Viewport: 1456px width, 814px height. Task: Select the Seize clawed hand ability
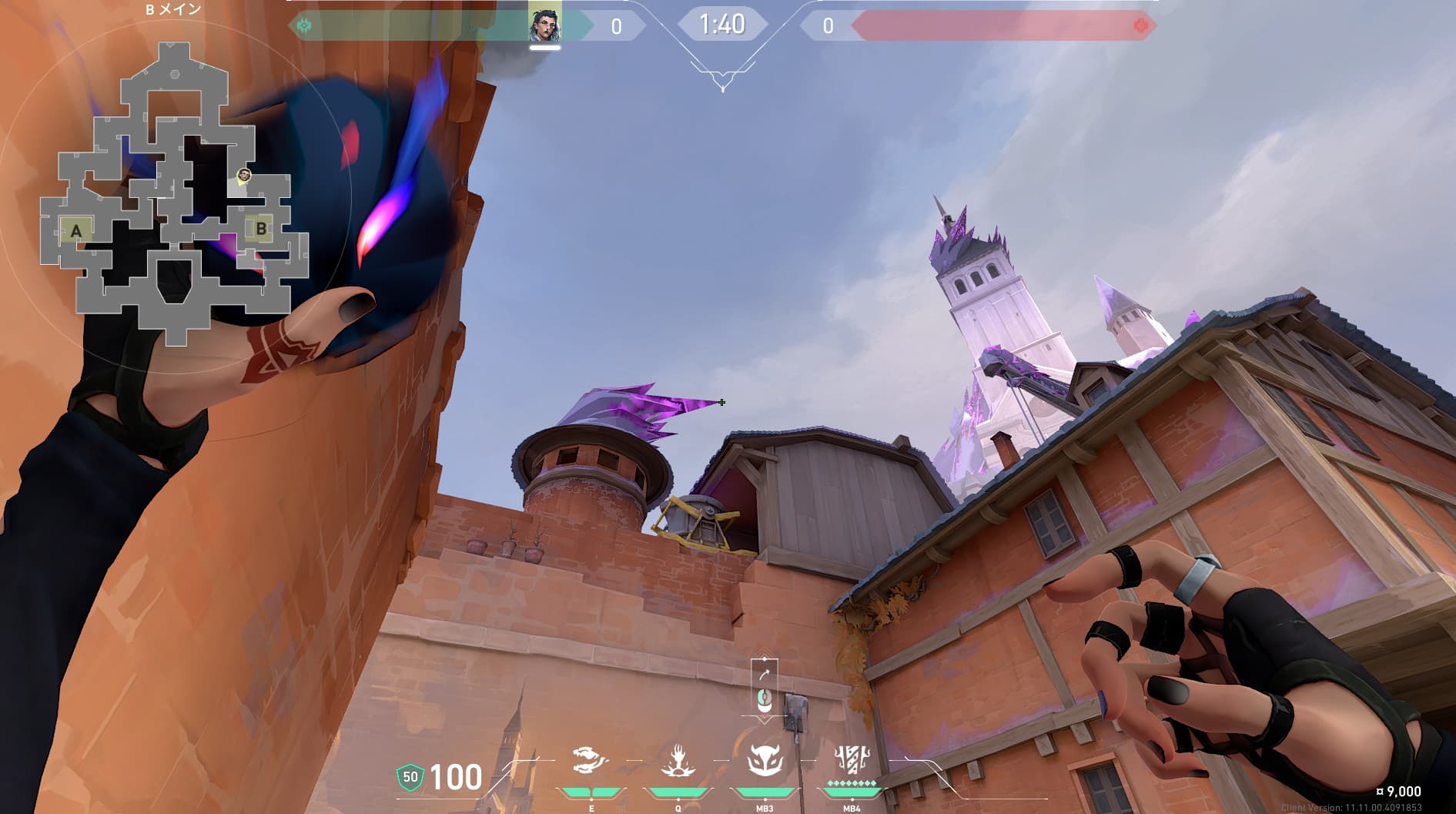[678, 761]
